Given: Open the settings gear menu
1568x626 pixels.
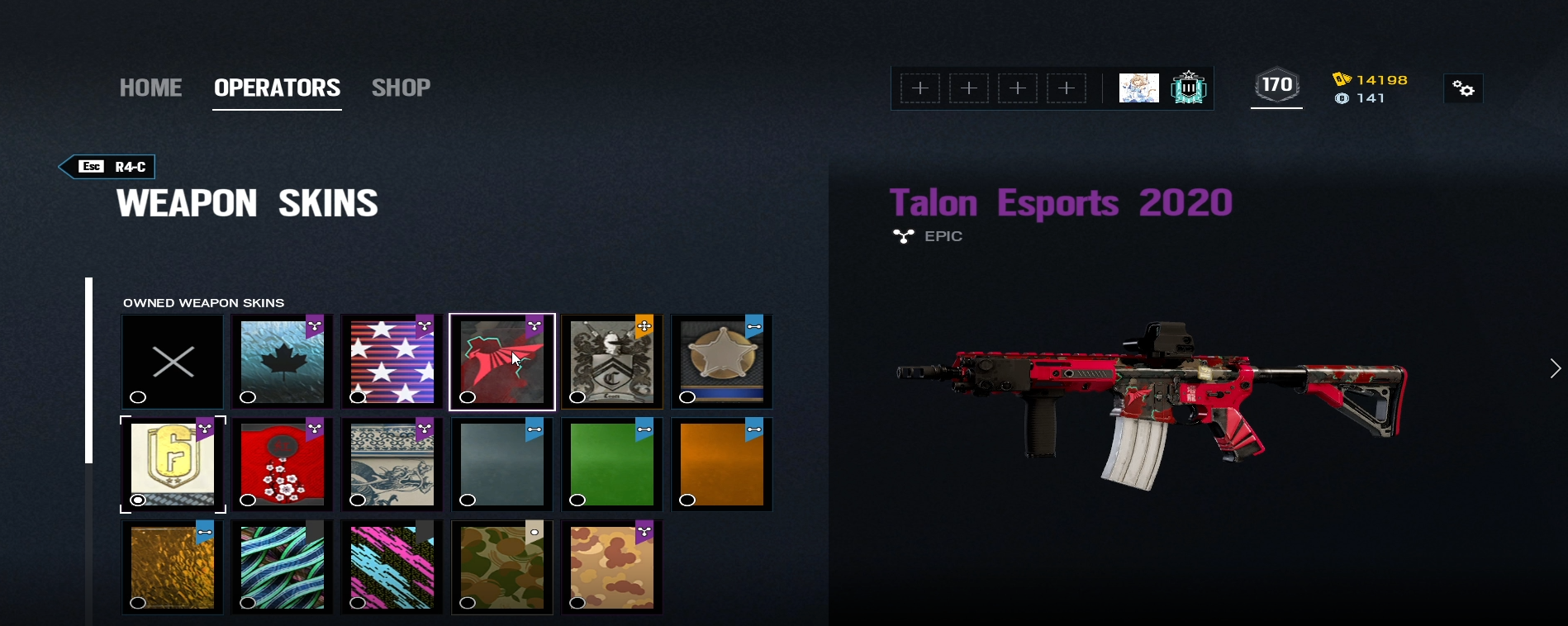Looking at the screenshot, I should 1463,88.
